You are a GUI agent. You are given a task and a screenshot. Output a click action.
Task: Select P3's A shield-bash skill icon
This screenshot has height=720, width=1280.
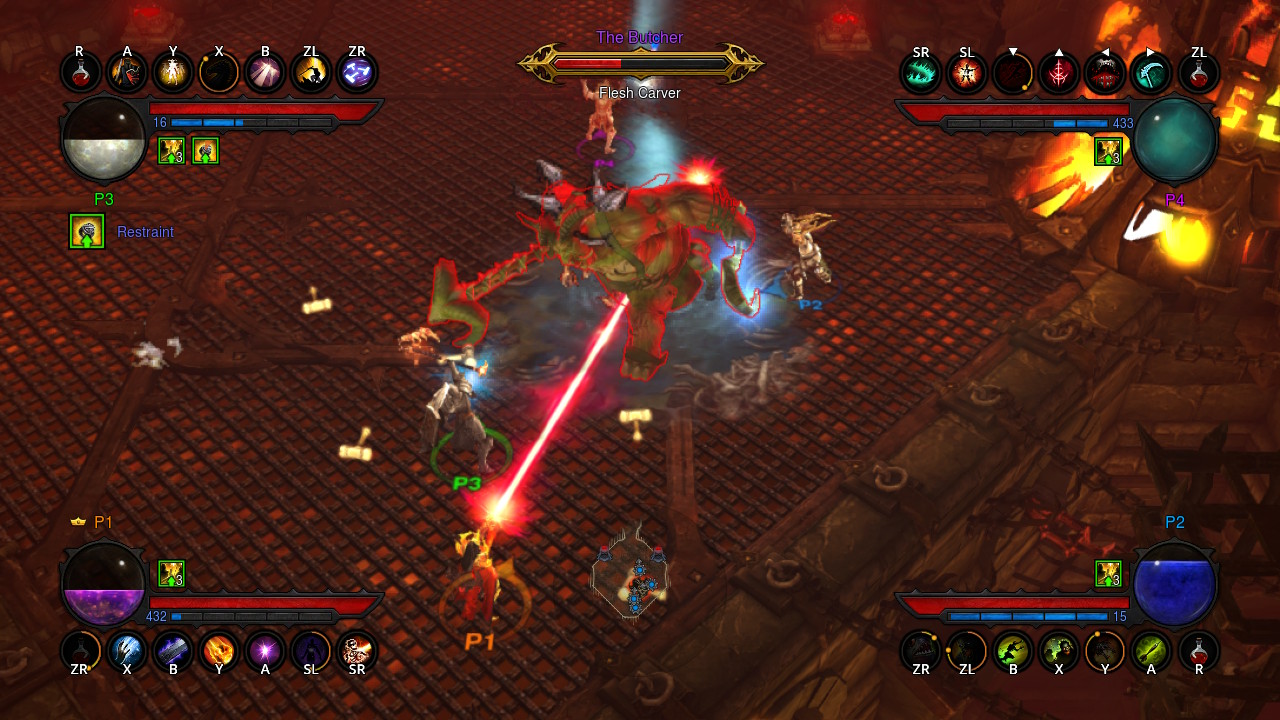(127, 71)
